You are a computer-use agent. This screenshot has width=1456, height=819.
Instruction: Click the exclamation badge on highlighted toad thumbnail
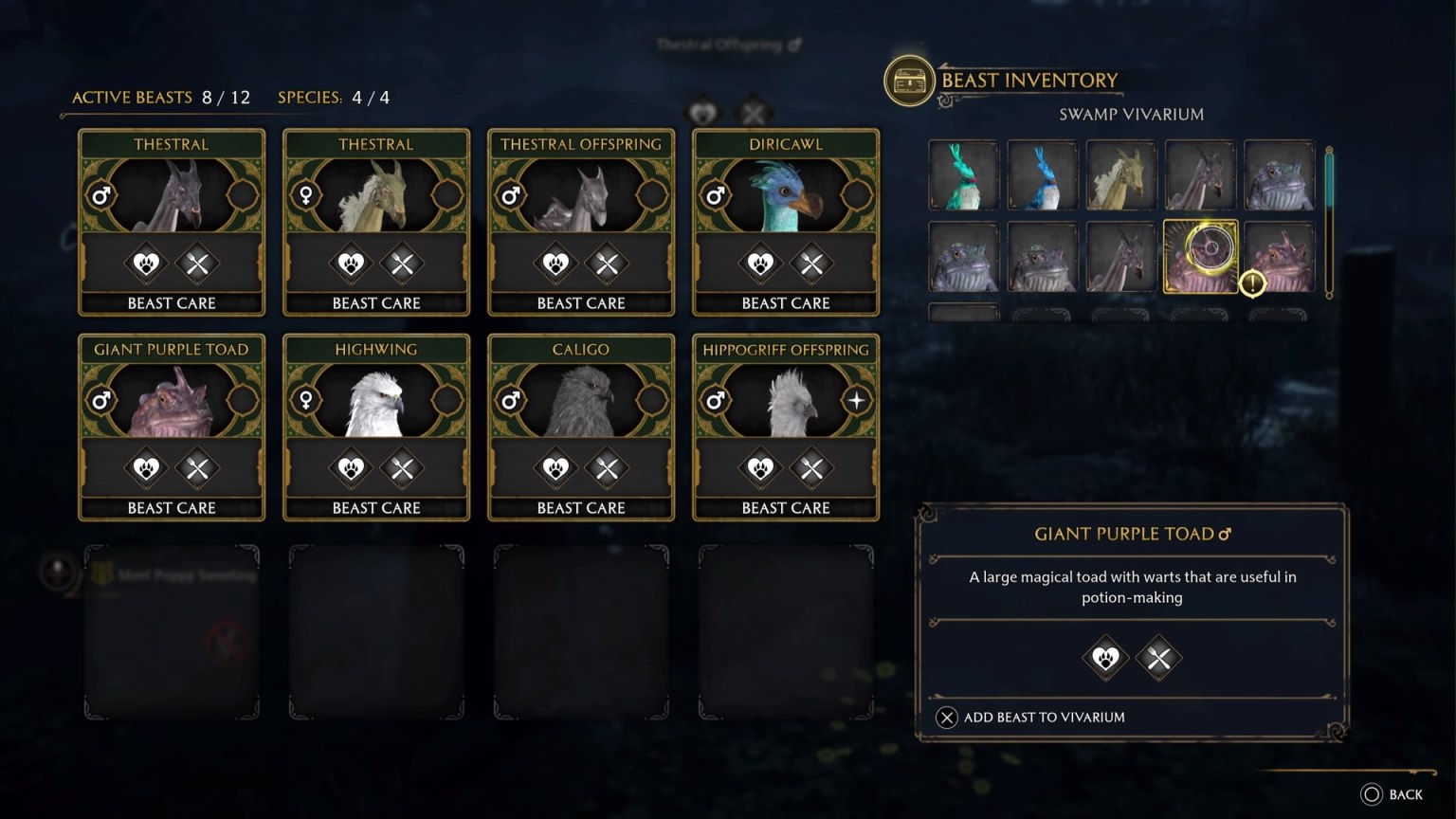tap(1250, 282)
